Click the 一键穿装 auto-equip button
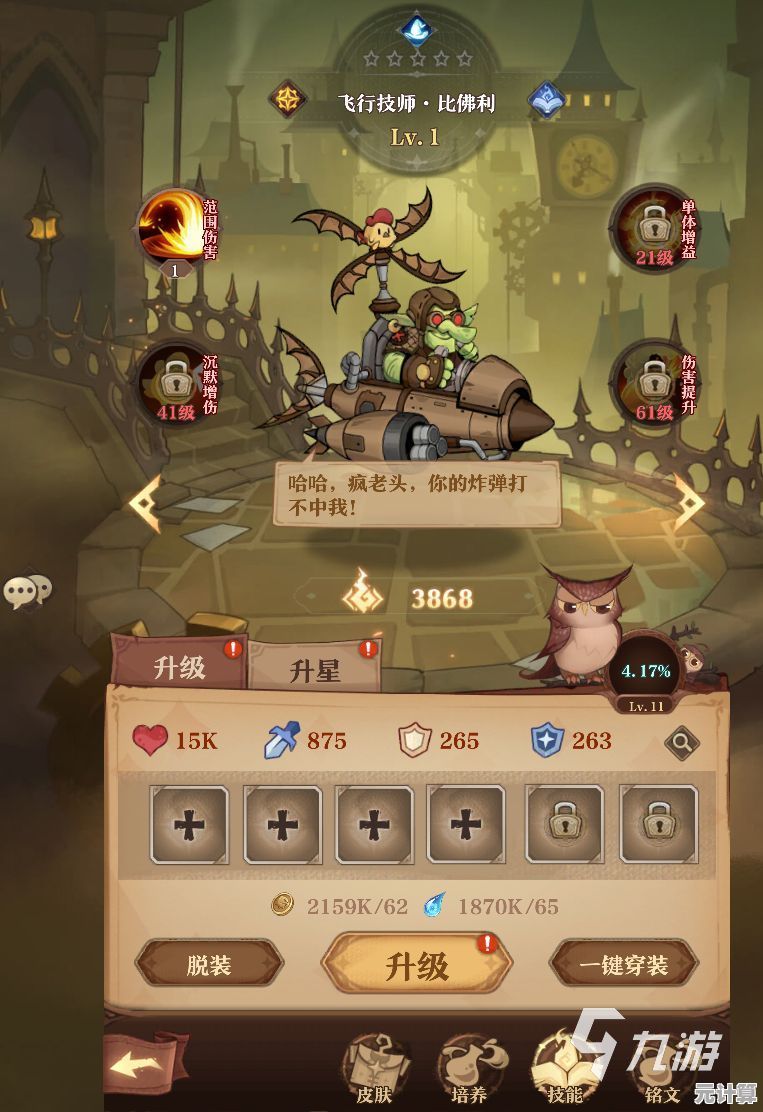The height and width of the screenshot is (1112, 763). (x=624, y=965)
